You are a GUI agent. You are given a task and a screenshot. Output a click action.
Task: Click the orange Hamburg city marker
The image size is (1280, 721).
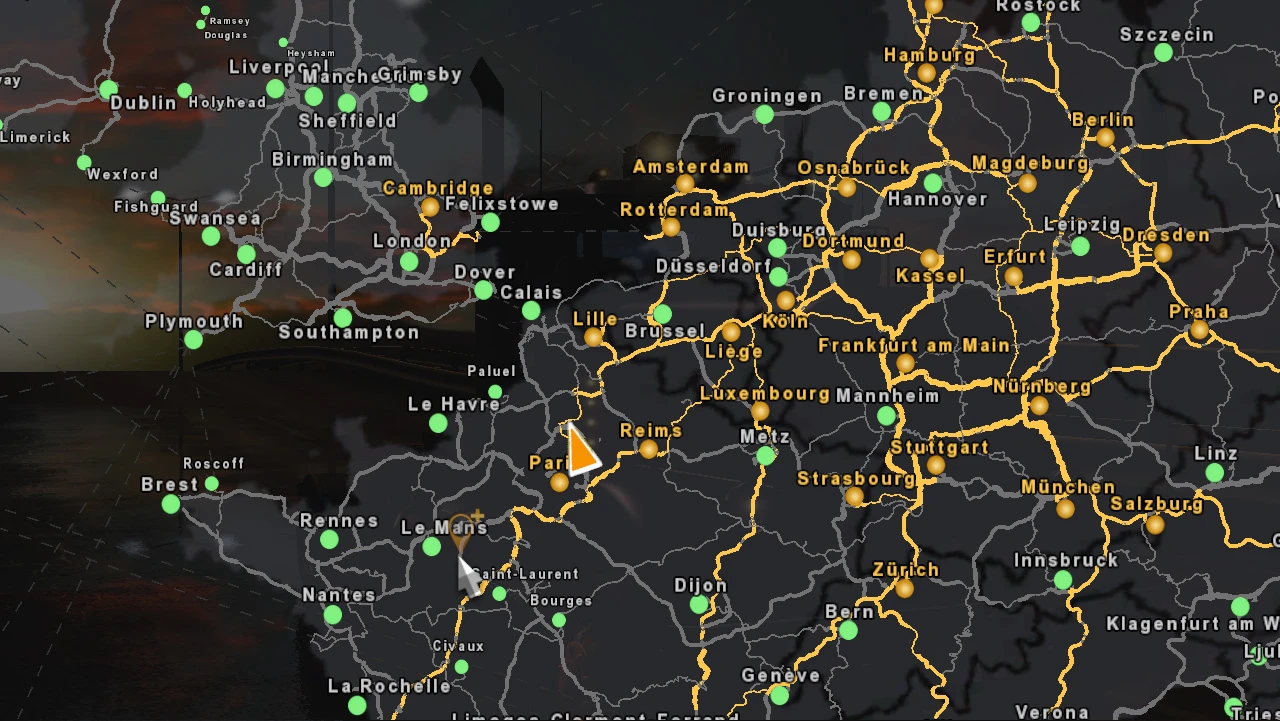pyautogui.click(x=926, y=72)
